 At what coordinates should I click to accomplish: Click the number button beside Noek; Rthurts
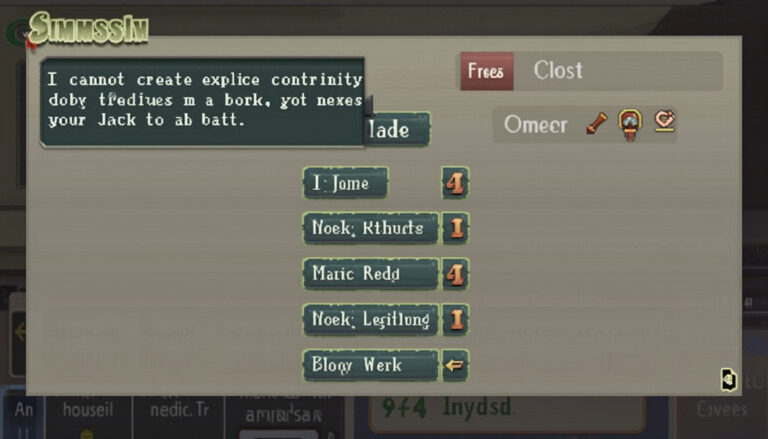point(455,228)
